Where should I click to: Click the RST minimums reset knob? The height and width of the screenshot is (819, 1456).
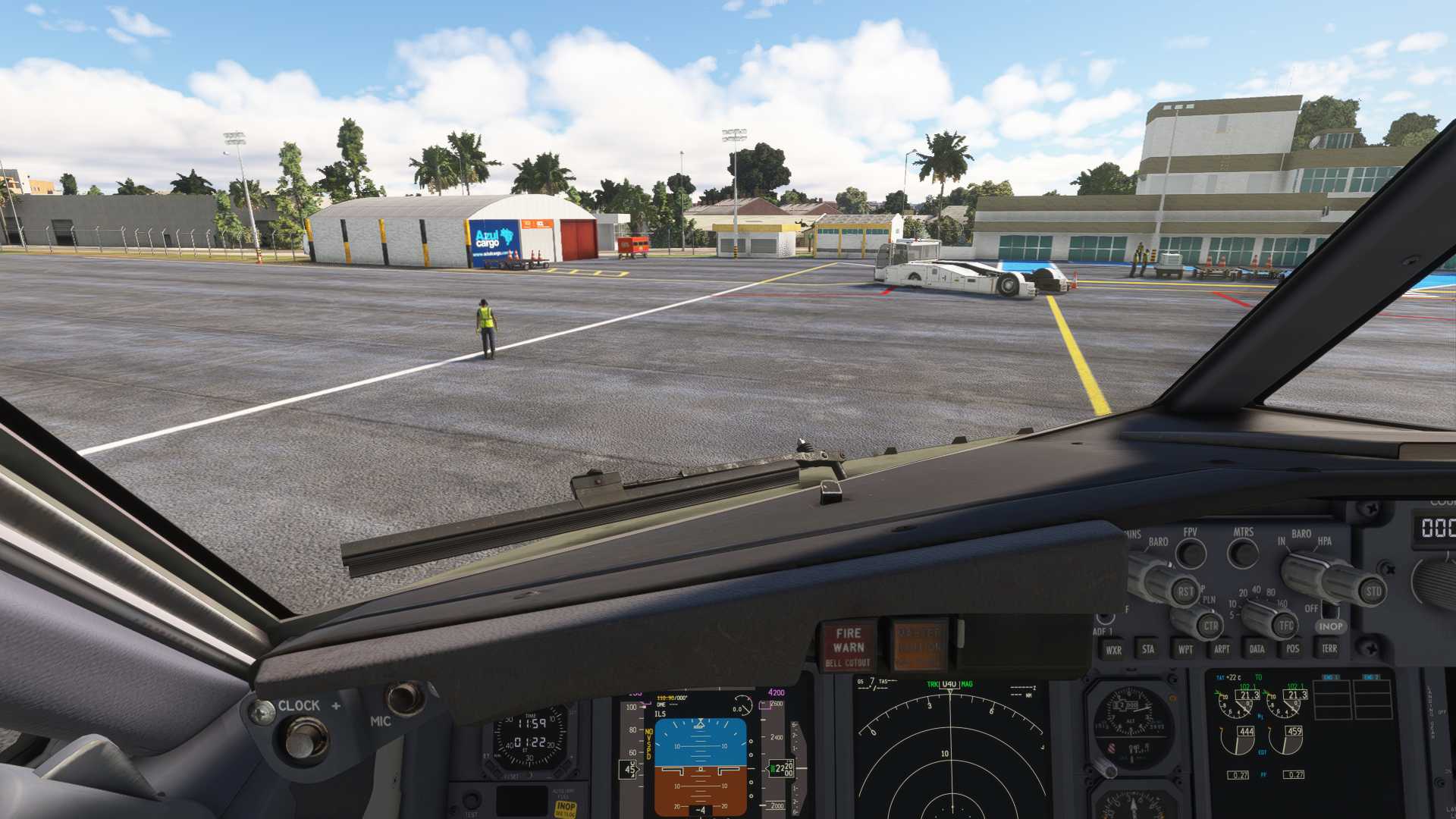pos(1184,591)
